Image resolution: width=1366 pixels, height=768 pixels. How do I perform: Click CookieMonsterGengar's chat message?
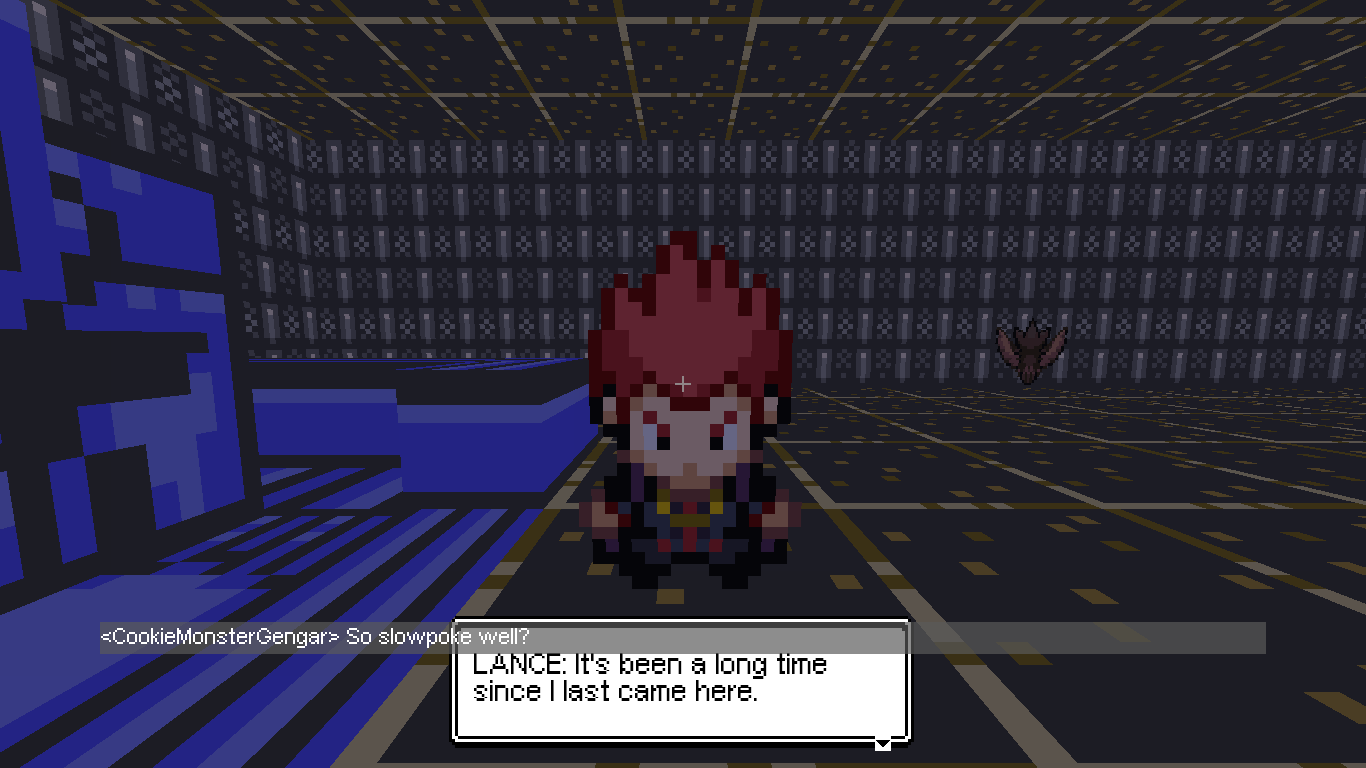click(315, 637)
